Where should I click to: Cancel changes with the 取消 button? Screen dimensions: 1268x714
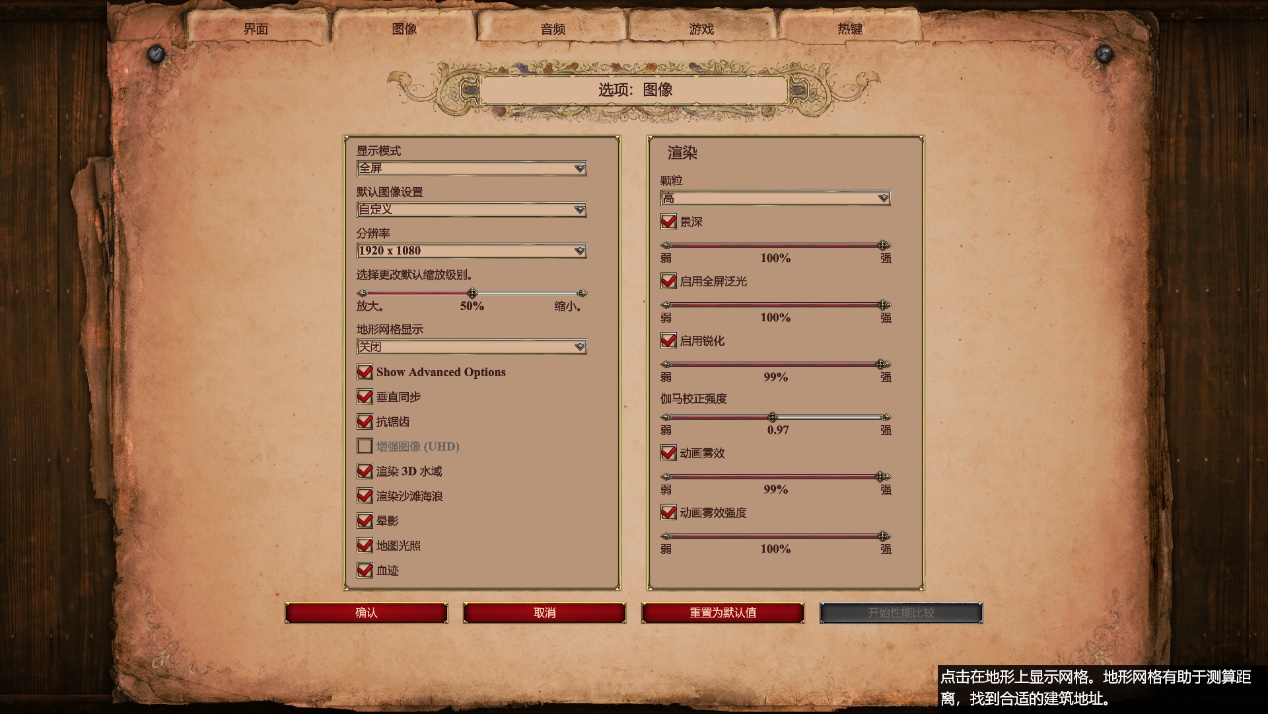pyautogui.click(x=544, y=613)
